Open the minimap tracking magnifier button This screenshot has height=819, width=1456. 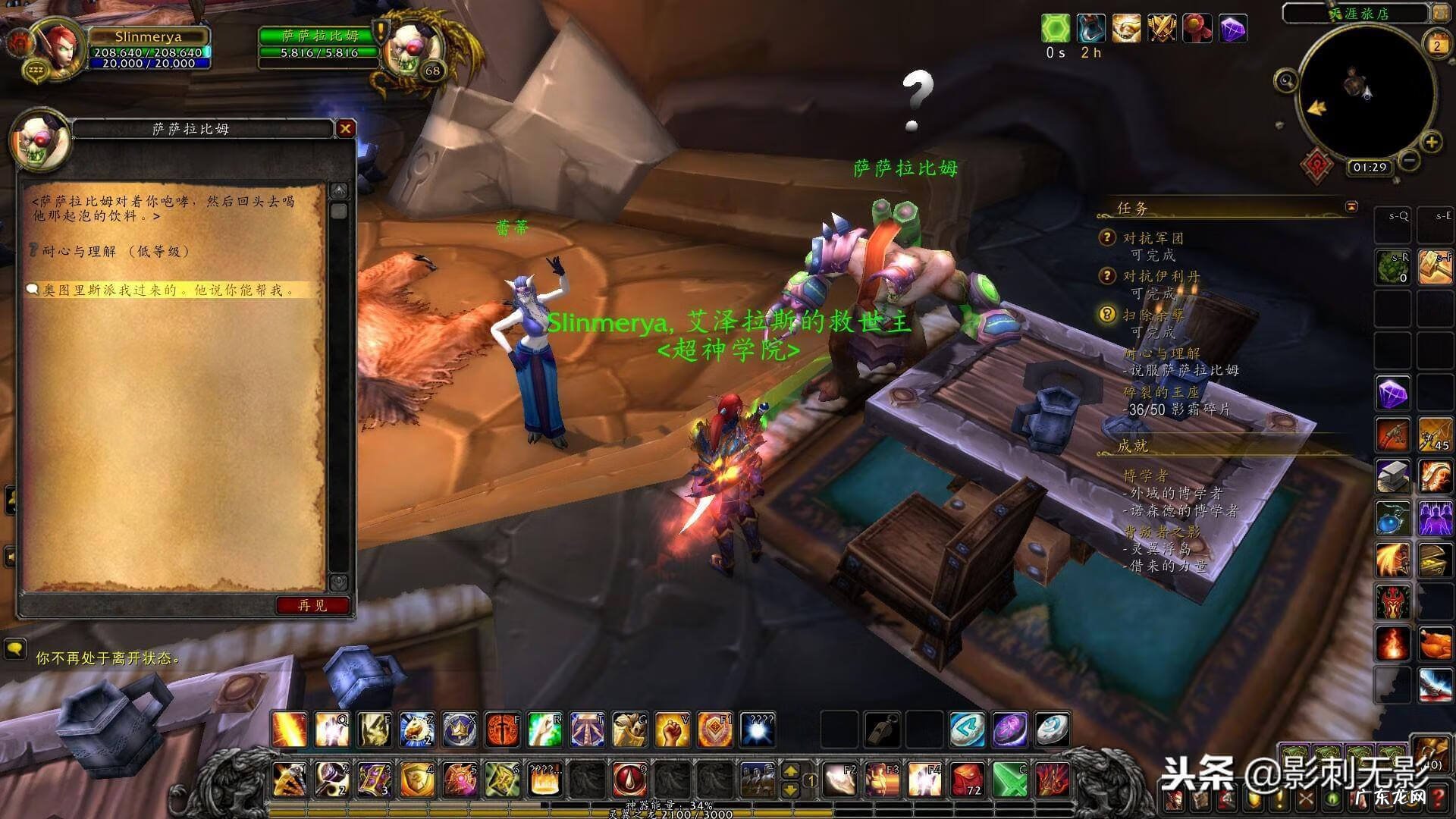1285,80
